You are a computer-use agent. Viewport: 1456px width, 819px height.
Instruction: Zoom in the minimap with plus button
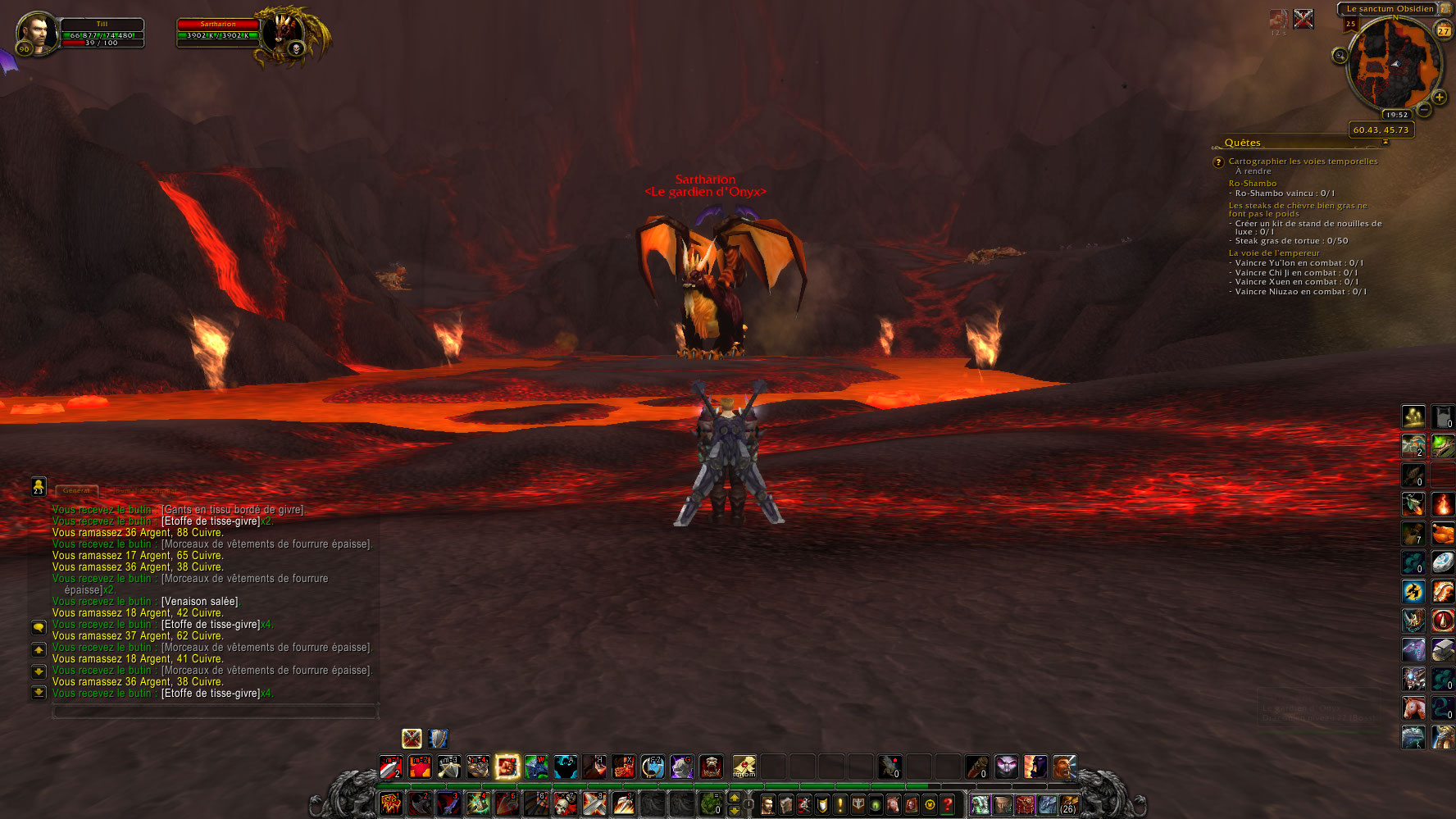point(1439,98)
